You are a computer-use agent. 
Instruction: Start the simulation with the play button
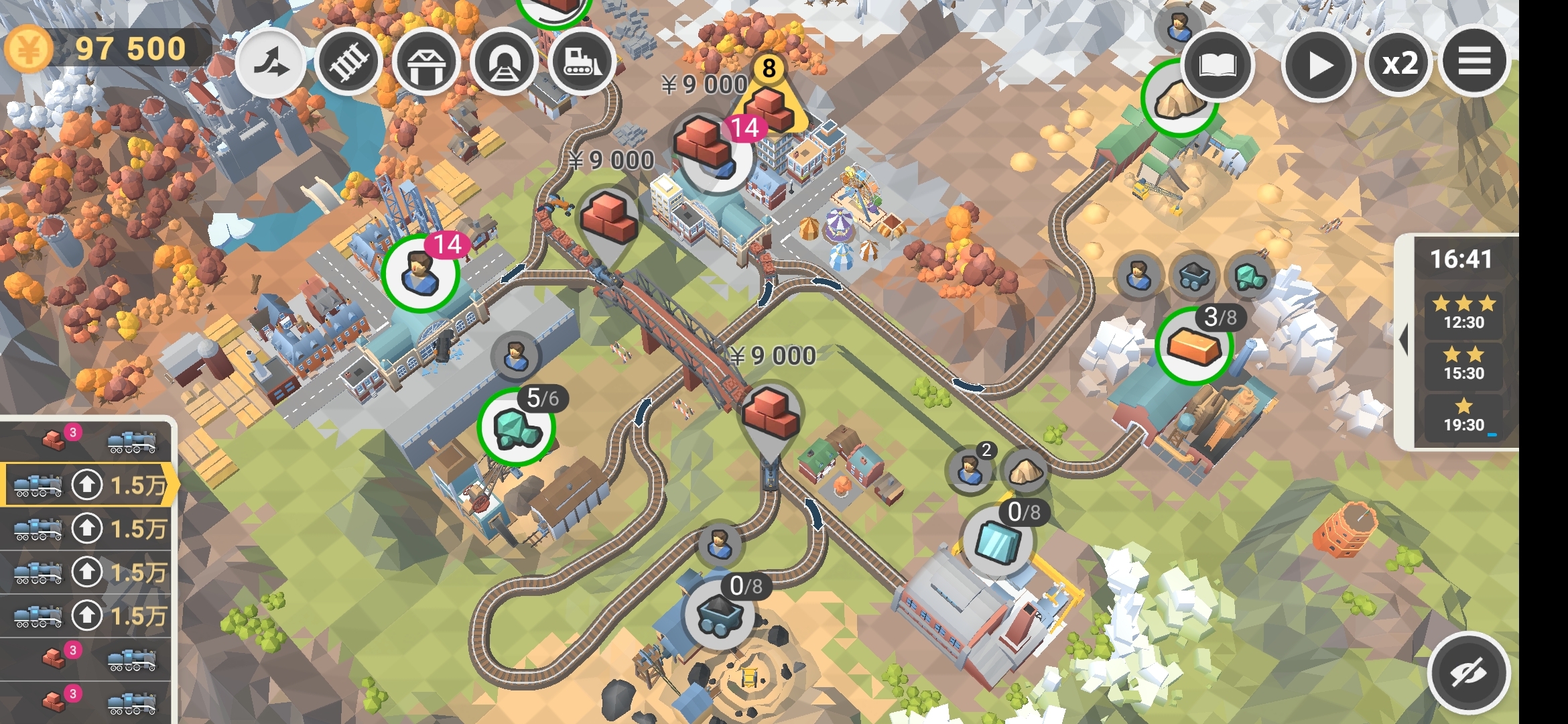coord(1318,65)
